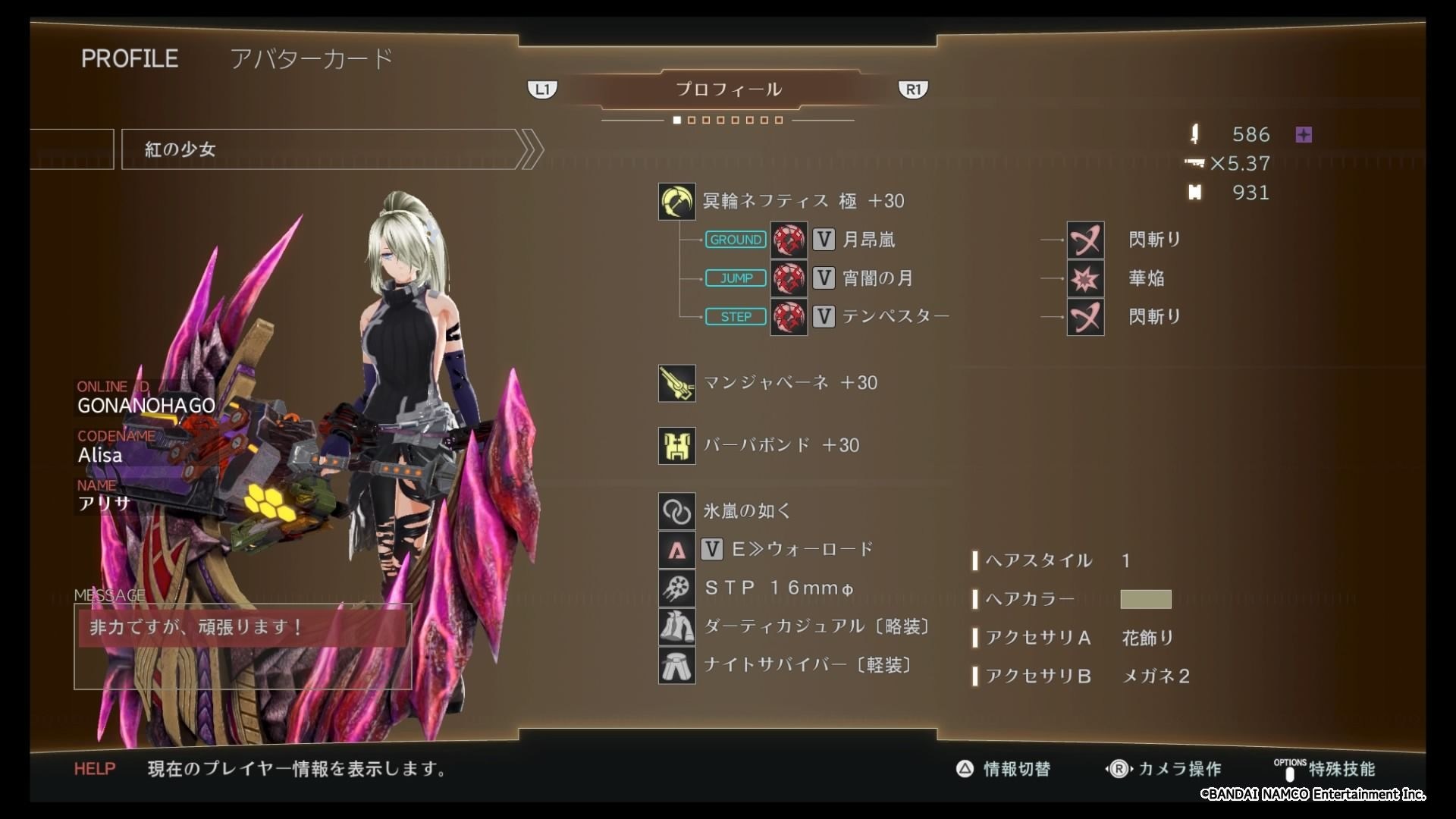Select the 冥輪ネフティス scythe weapon icon

(676, 201)
